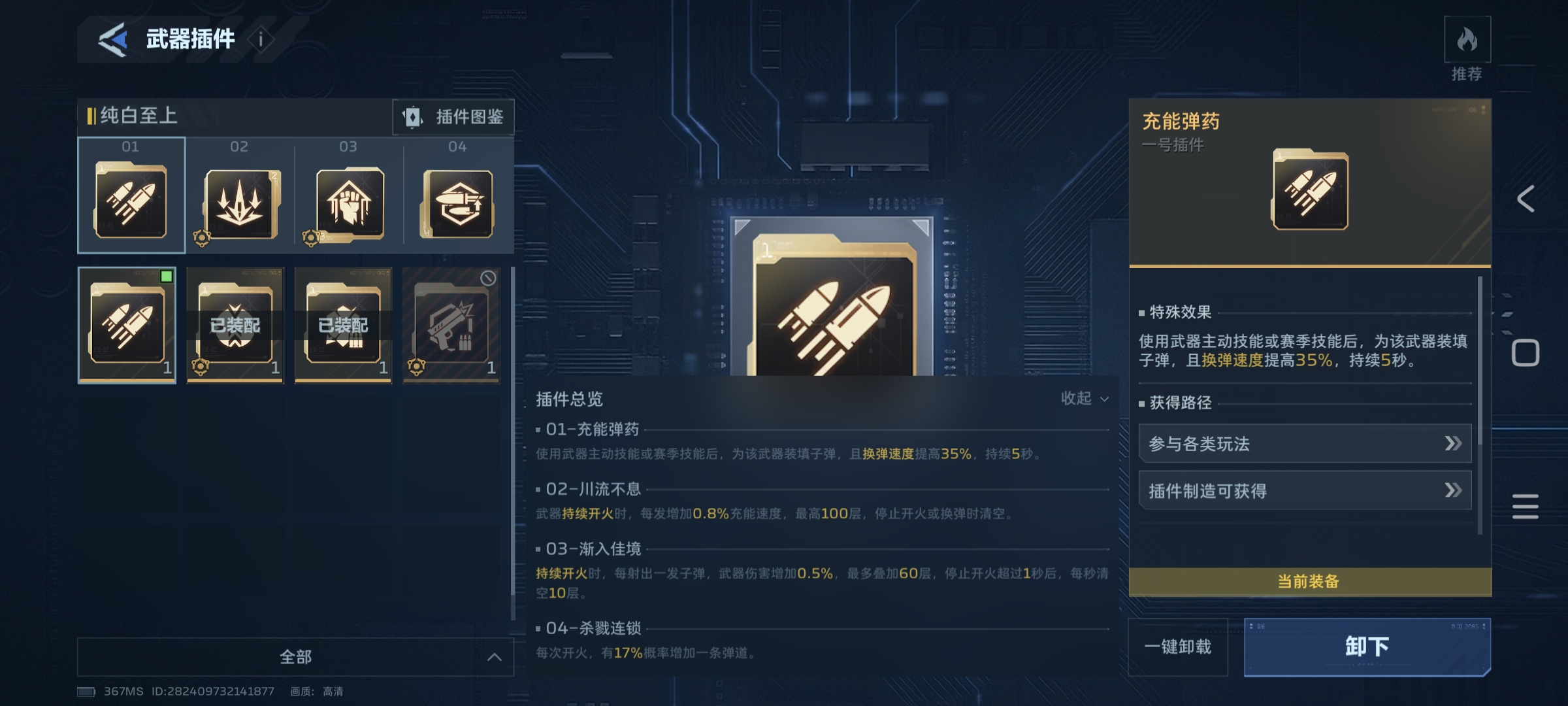1568x706 pixels.
Task: Open the info icon next to 武器插件 title
Action: pyautogui.click(x=261, y=39)
